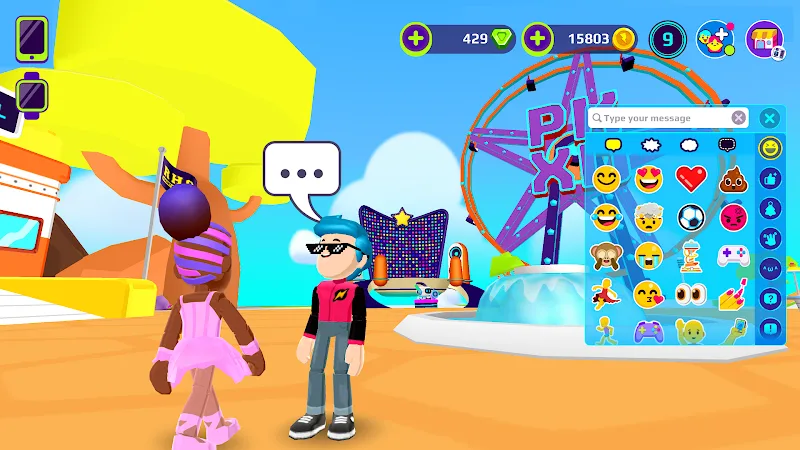Switch to the thumbs-up emoji category
This screenshot has width=800, height=450.
769,179
